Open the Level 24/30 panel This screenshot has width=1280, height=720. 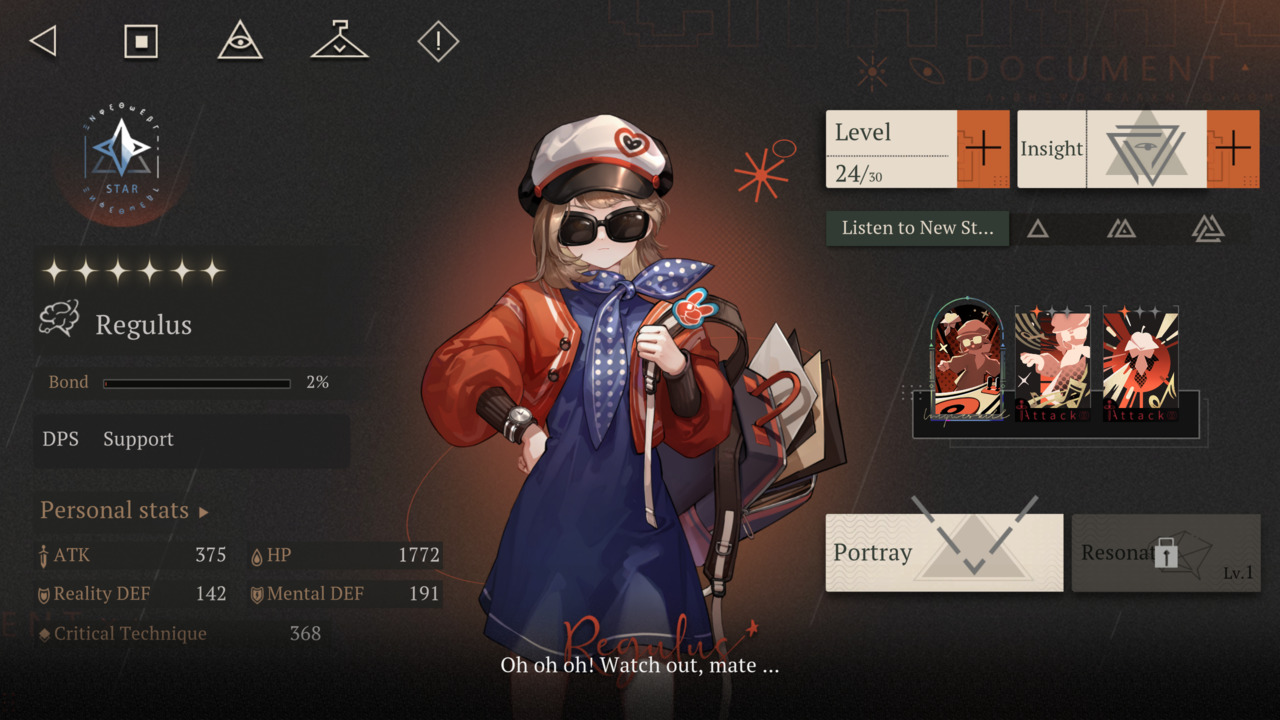point(890,149)
